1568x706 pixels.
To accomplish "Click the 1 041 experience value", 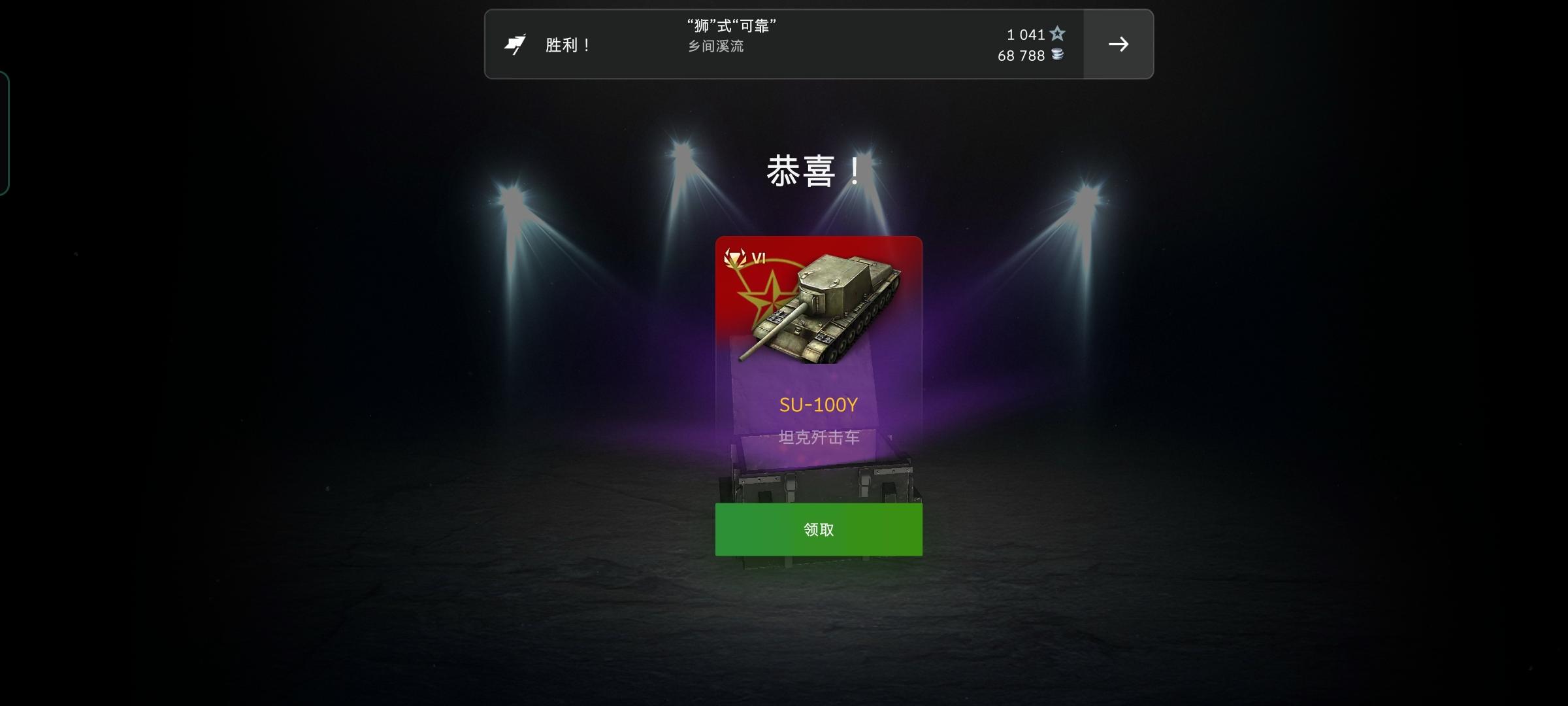I will (x=1024, y=34).
